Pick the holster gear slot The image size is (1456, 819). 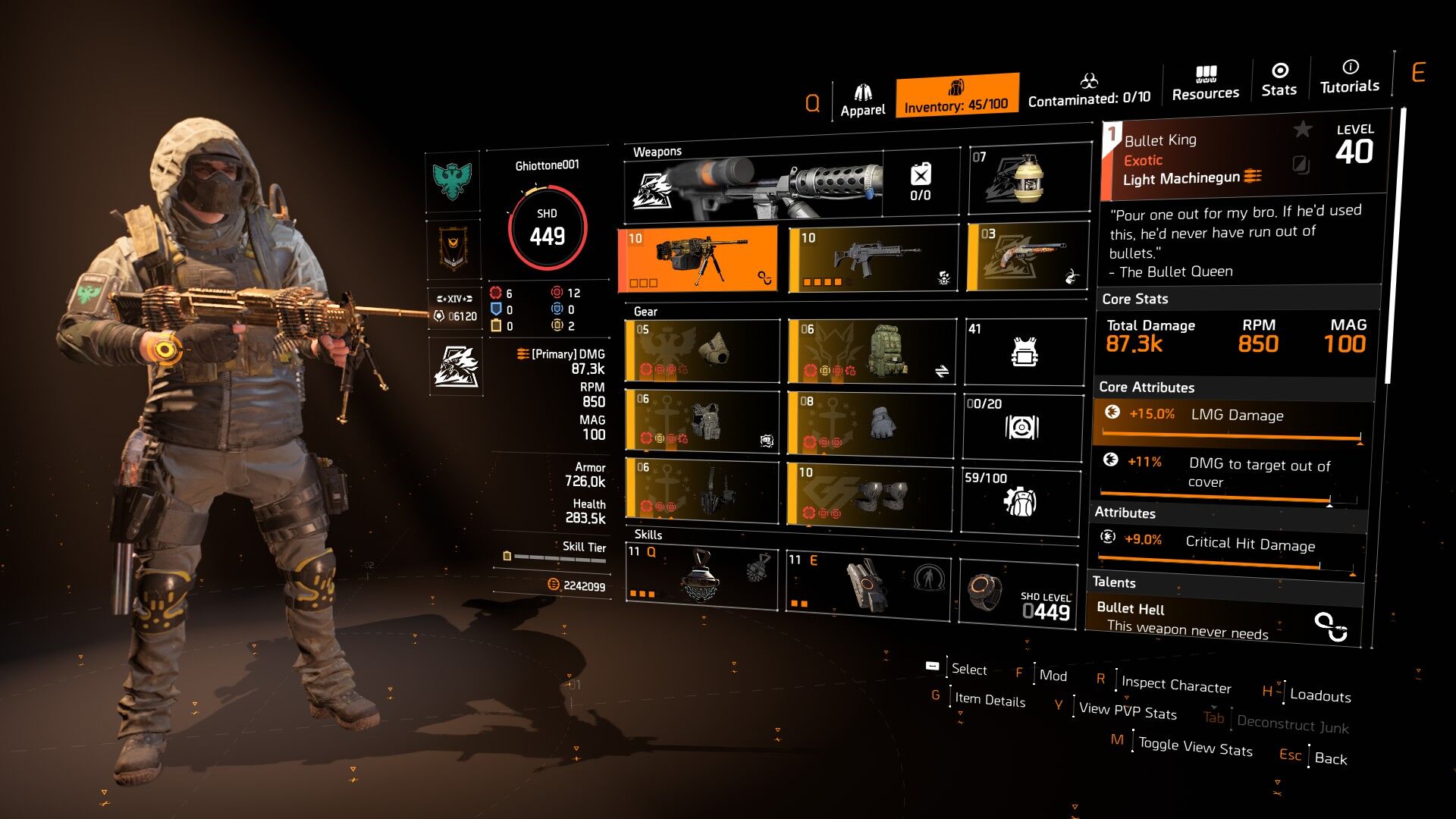(x=702, y=490)
